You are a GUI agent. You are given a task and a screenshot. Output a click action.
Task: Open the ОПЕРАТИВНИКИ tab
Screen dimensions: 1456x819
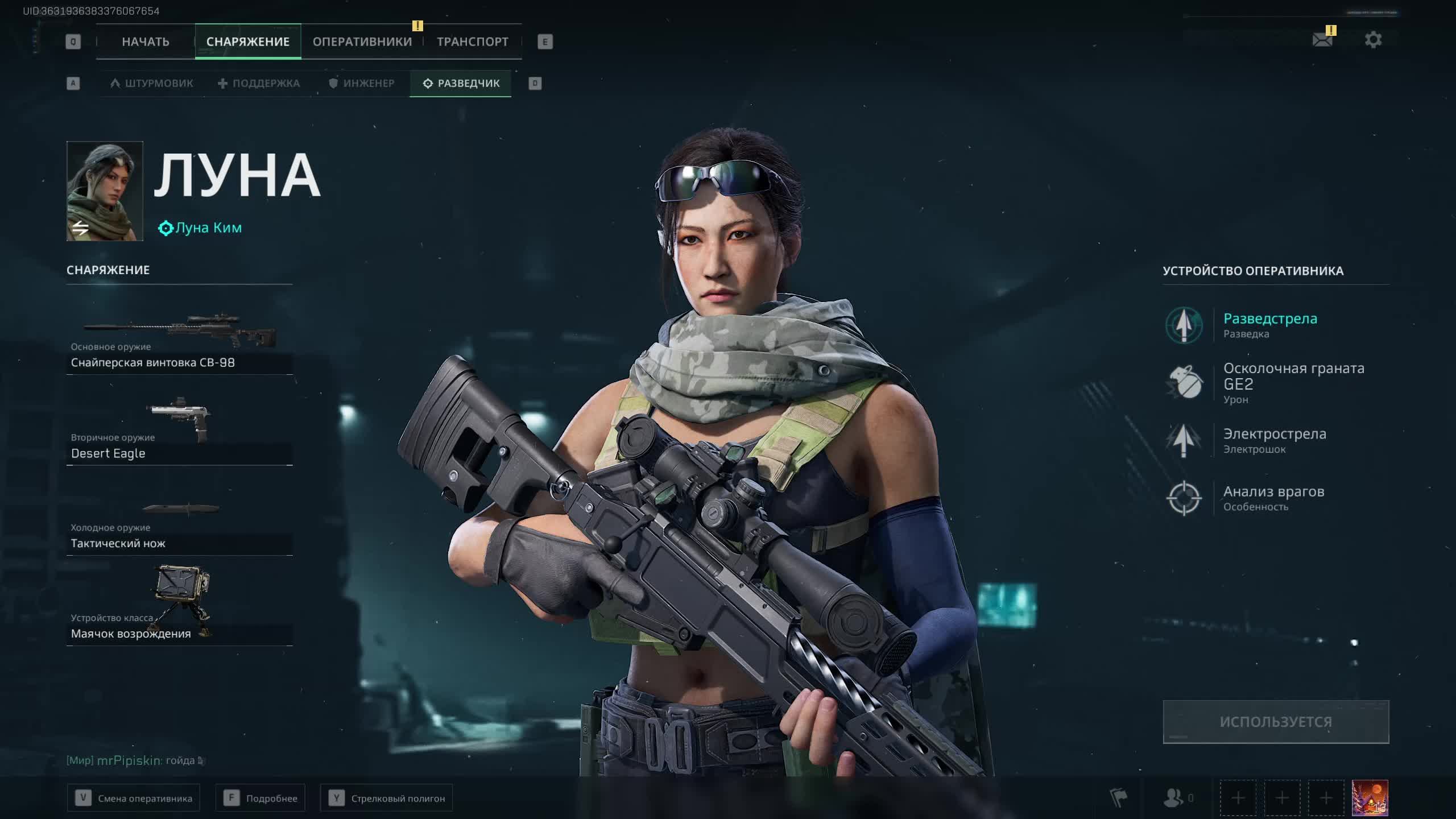362,42
